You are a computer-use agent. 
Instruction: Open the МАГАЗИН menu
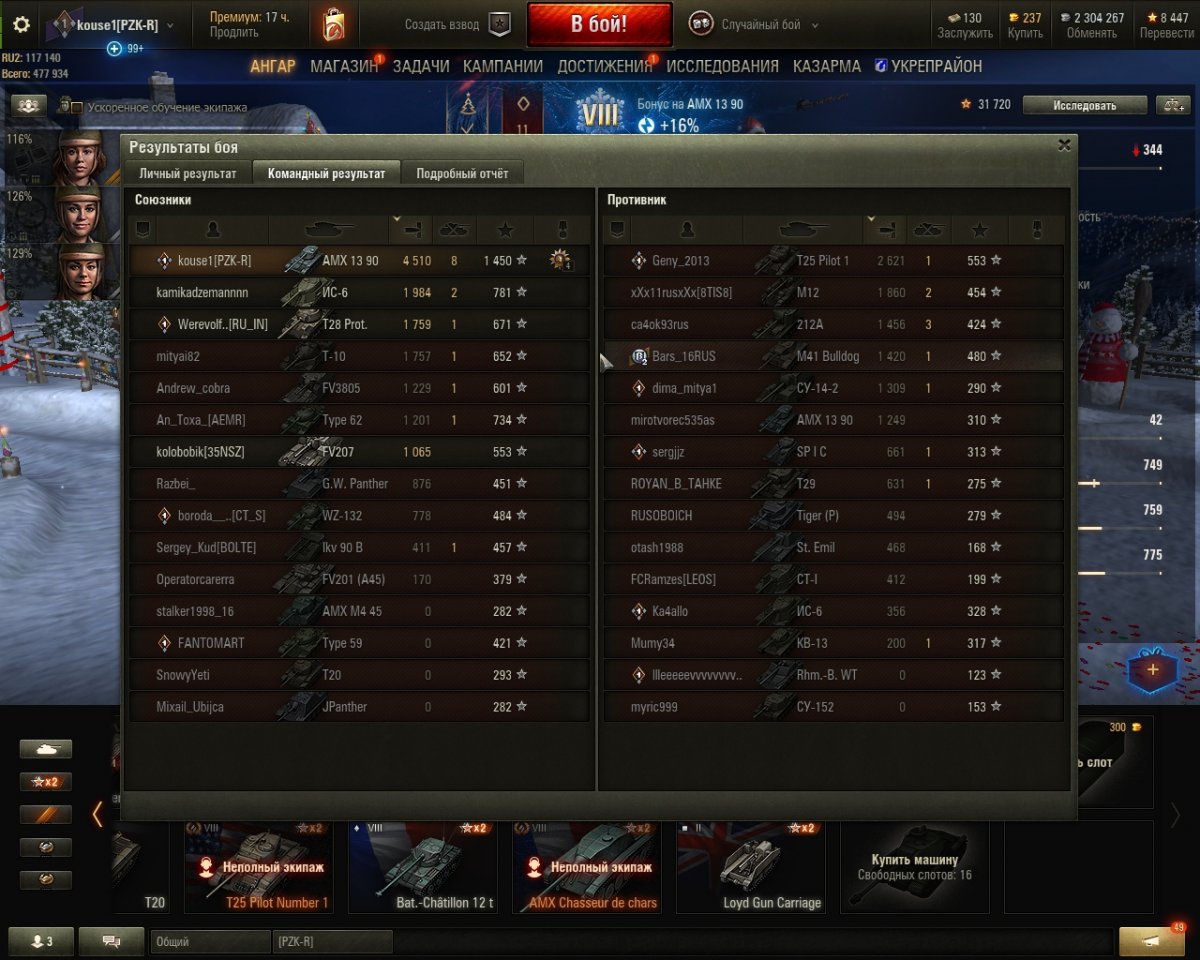(344, 66)
